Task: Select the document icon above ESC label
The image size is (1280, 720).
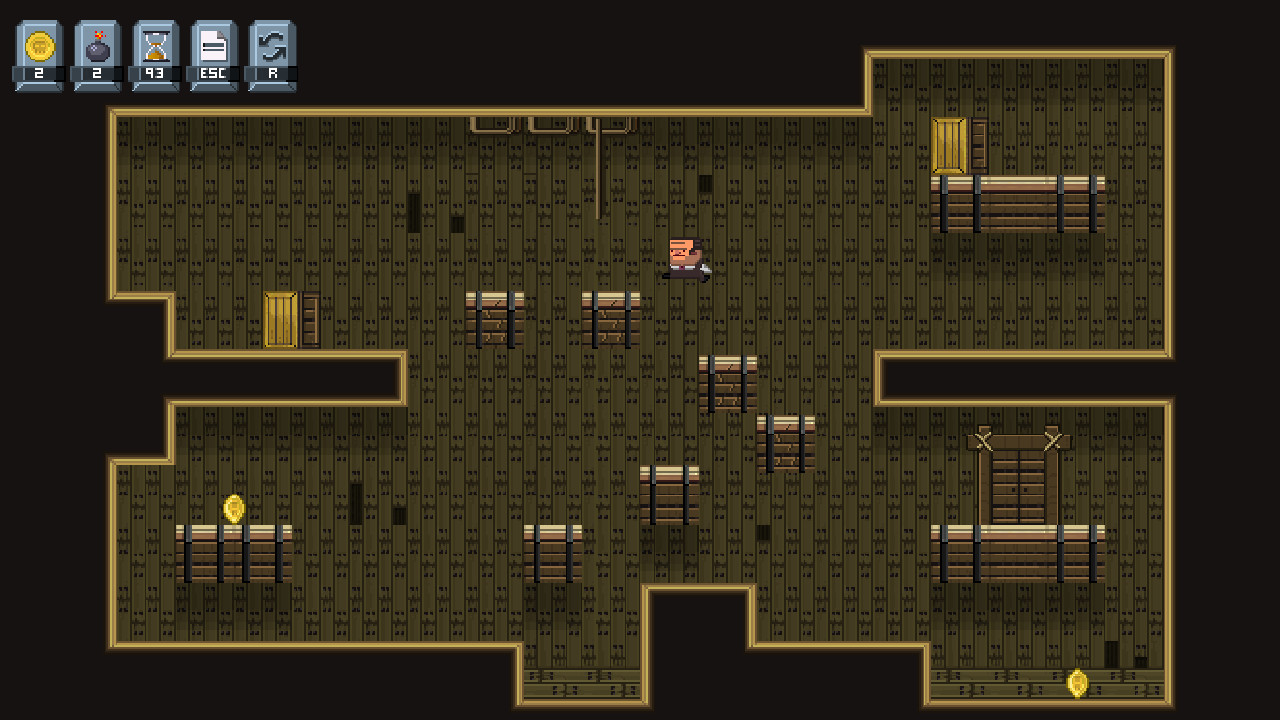Action: click(212, 44)
